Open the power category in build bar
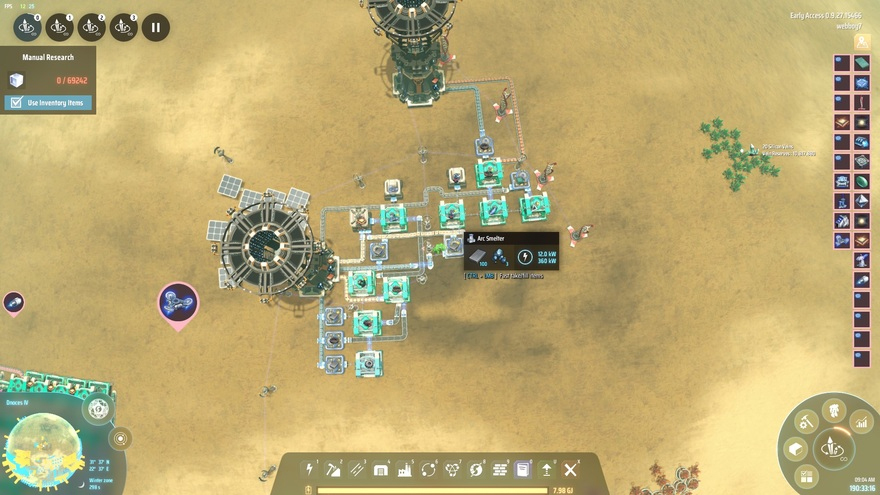 [x=310, y=469]
